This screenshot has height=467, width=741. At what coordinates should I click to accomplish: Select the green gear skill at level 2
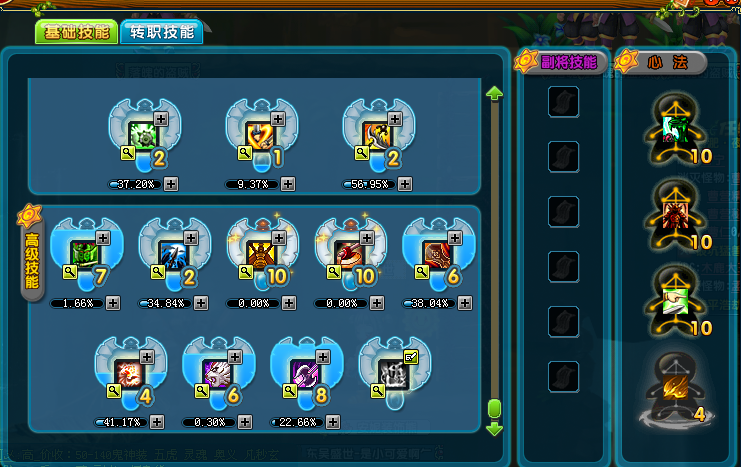pos(143,135)
